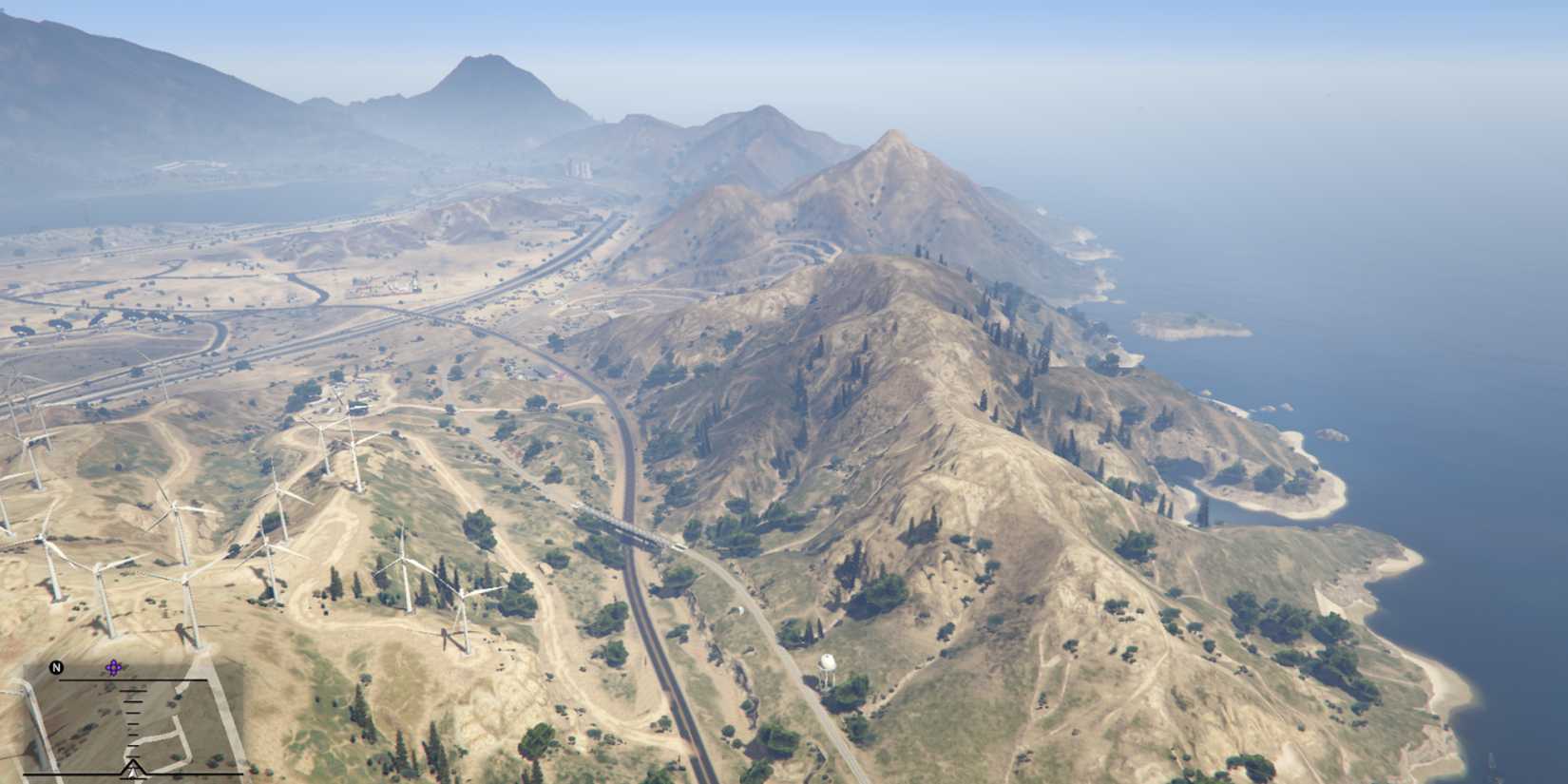1568x784 pixels.
Task: Click the topmost tick of the altitude ladder
Action: coord(133,691)
